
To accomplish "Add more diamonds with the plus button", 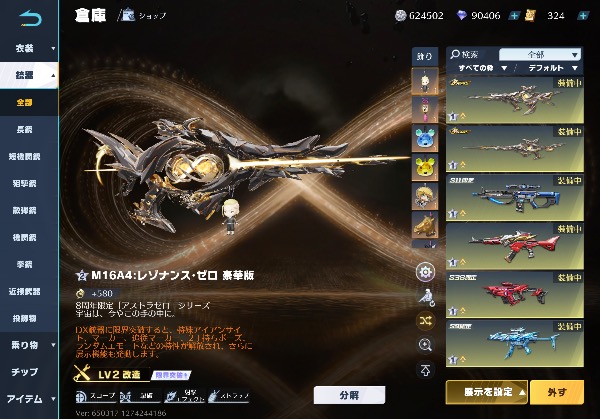I will [515, 16].
